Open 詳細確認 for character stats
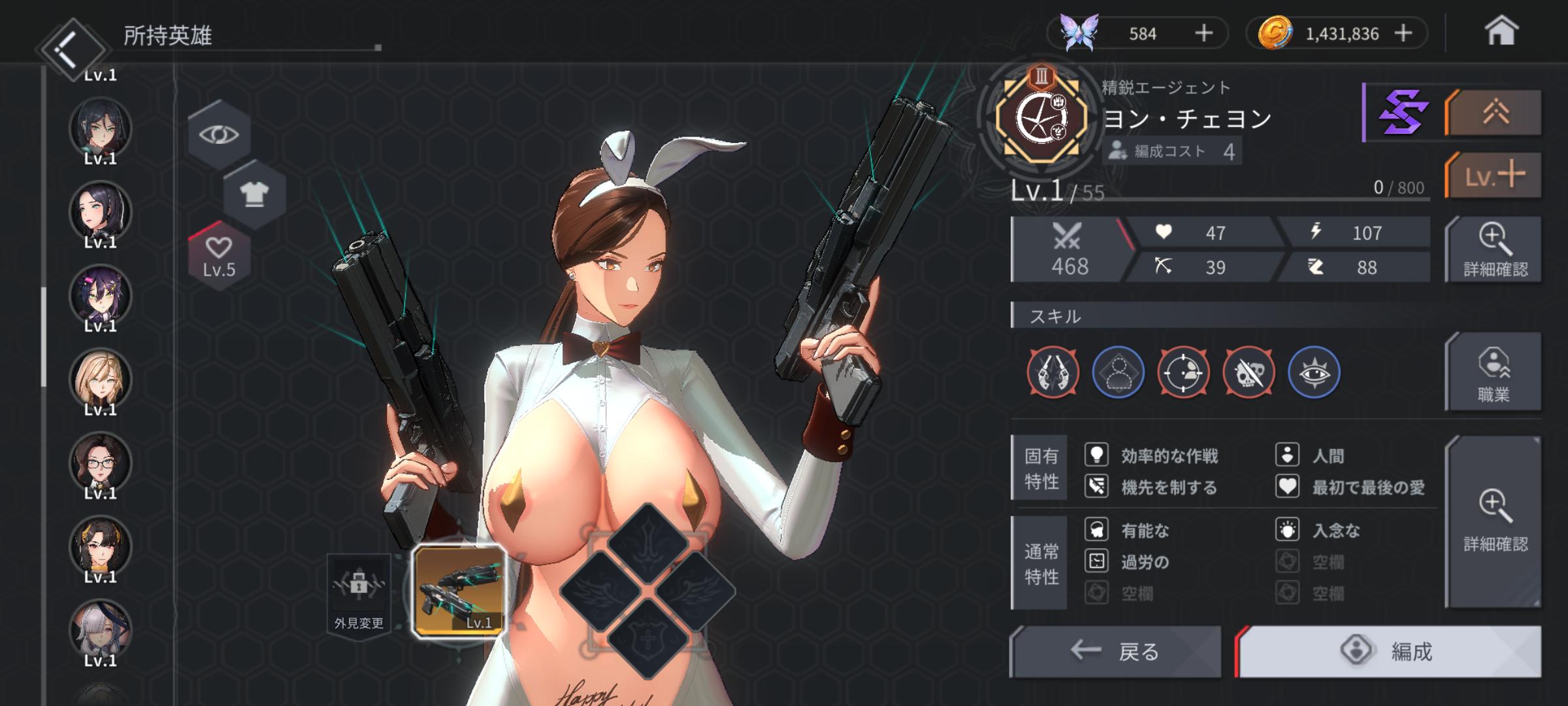Viewport: 1568px width, 706px height. click(x=1495, y=250)
